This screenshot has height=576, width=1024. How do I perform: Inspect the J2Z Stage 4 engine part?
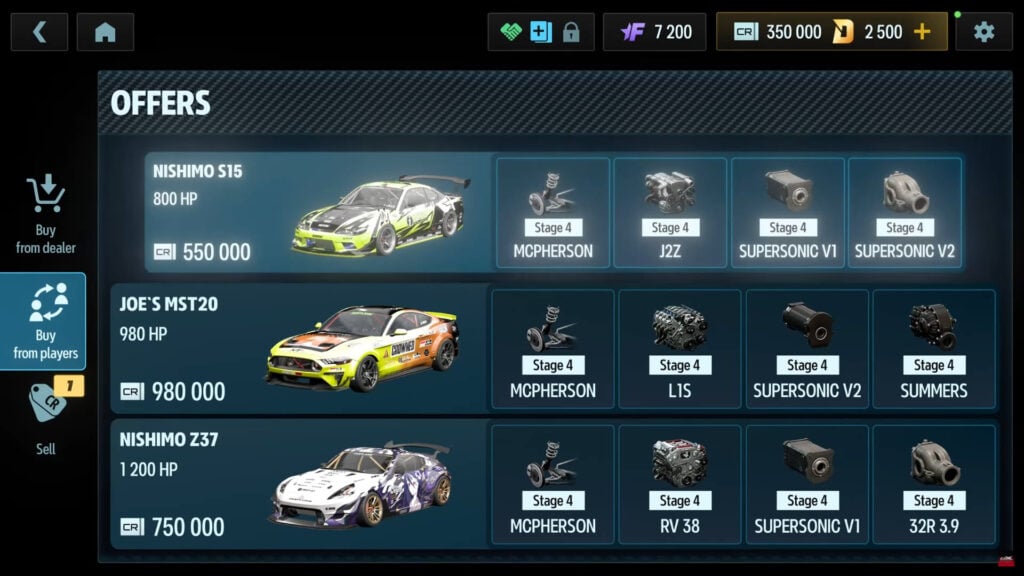(x=670, y=212)
